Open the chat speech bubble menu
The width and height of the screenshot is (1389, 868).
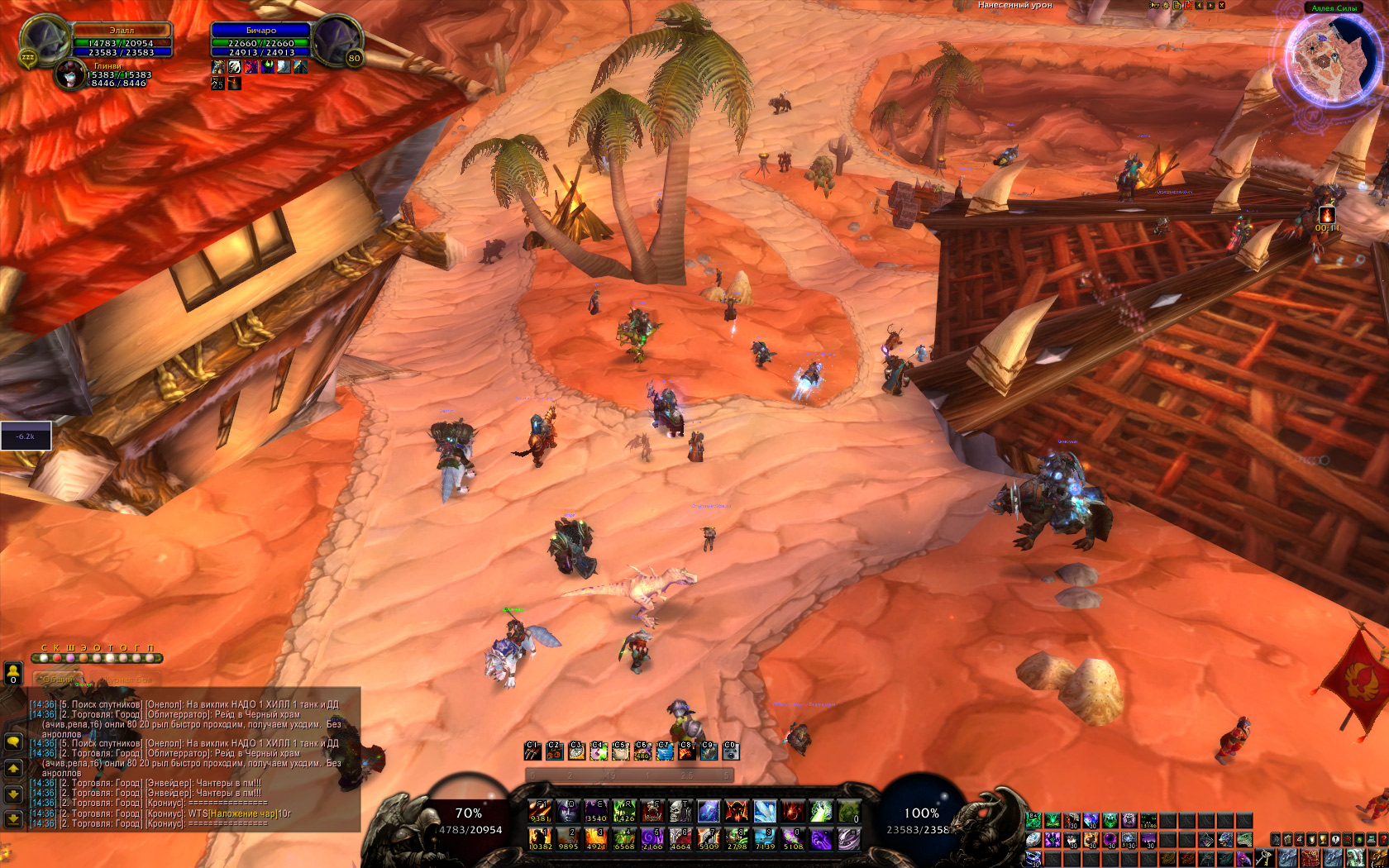(13, 742)
